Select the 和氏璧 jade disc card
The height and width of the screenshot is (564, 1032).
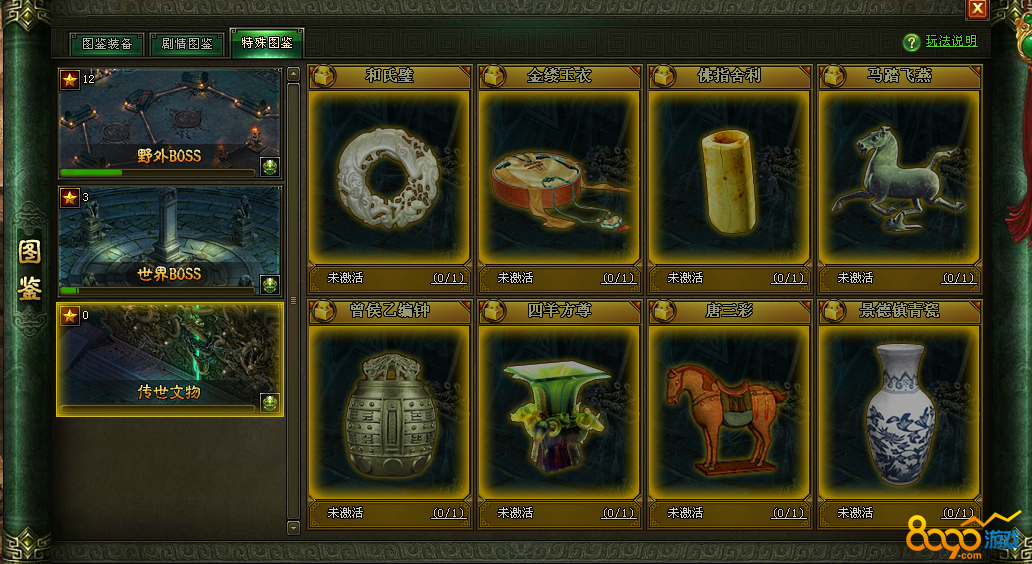point(389,178)
